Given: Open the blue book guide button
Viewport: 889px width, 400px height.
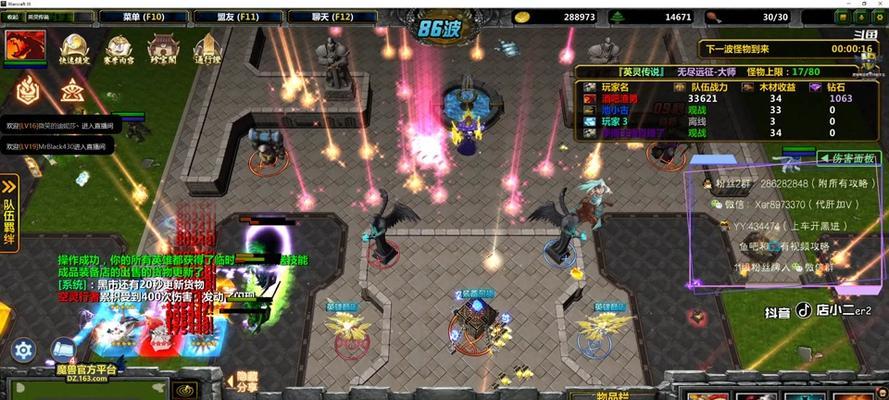Looking at the screenshot, I should (x=64, y=349).
